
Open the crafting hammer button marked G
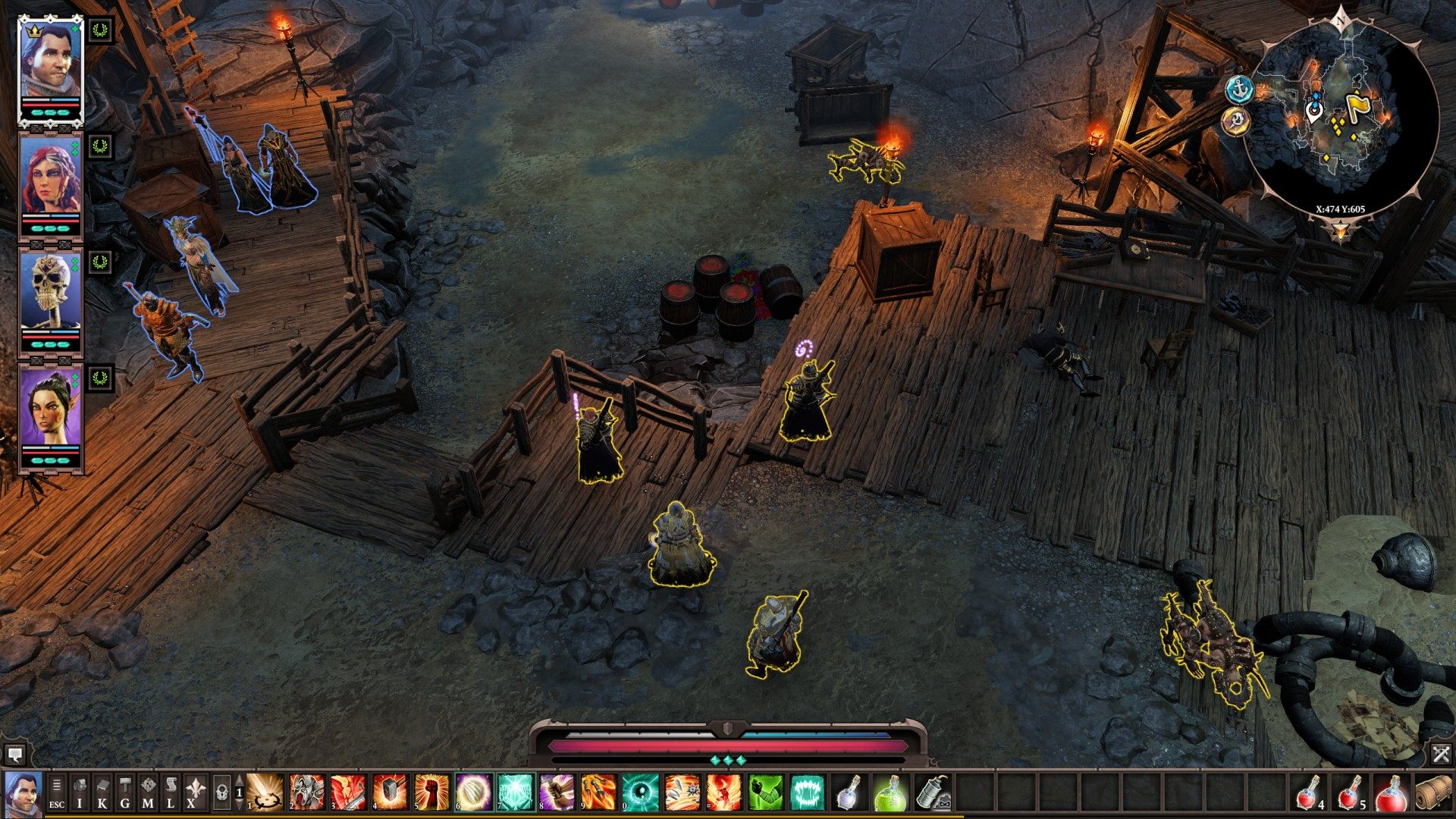point(125,792)
